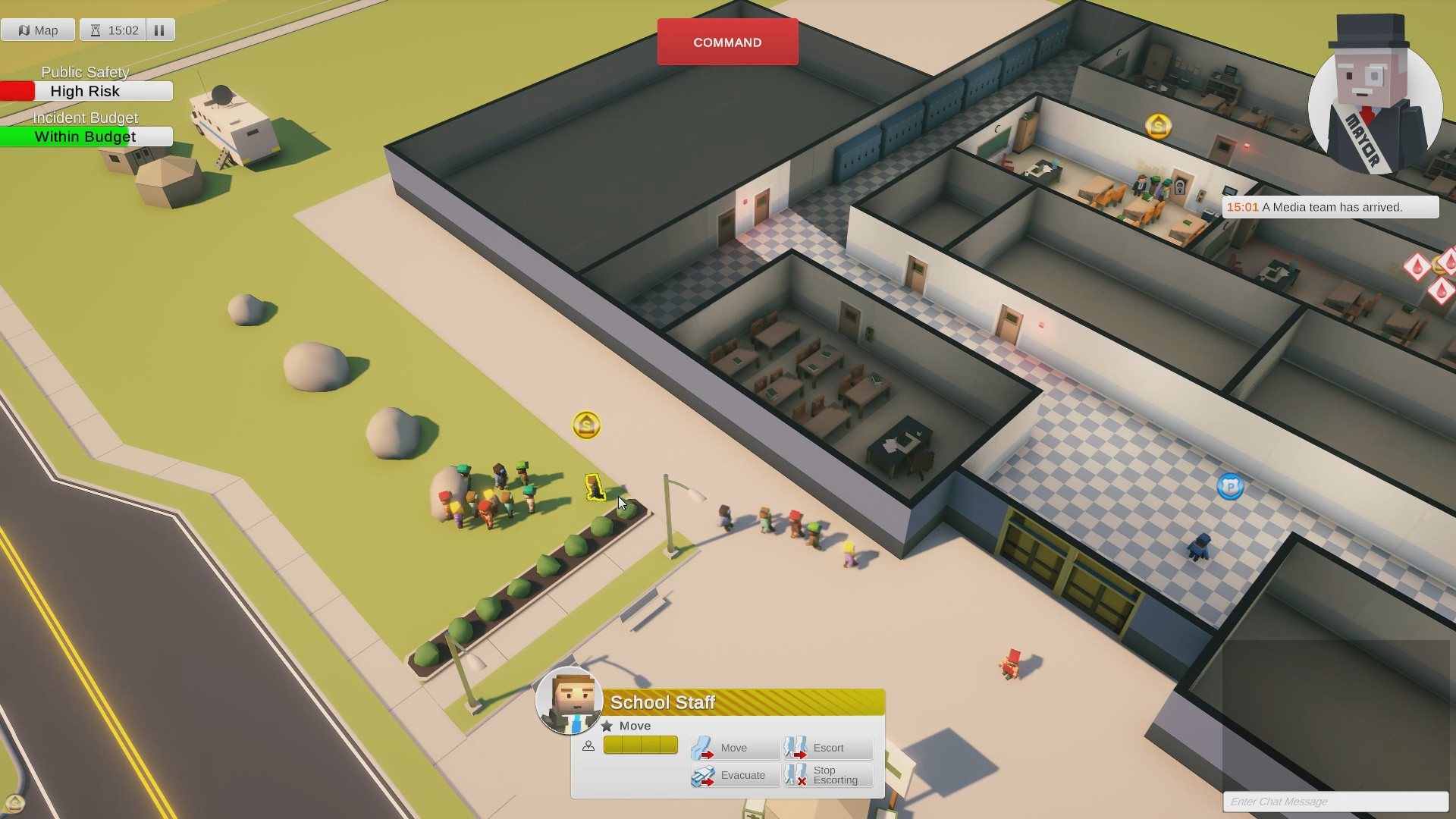Viewport: 1456px width, 819px height.
Task: Click the location pin in School Staff panel
Action: click(x=588, y=746)
